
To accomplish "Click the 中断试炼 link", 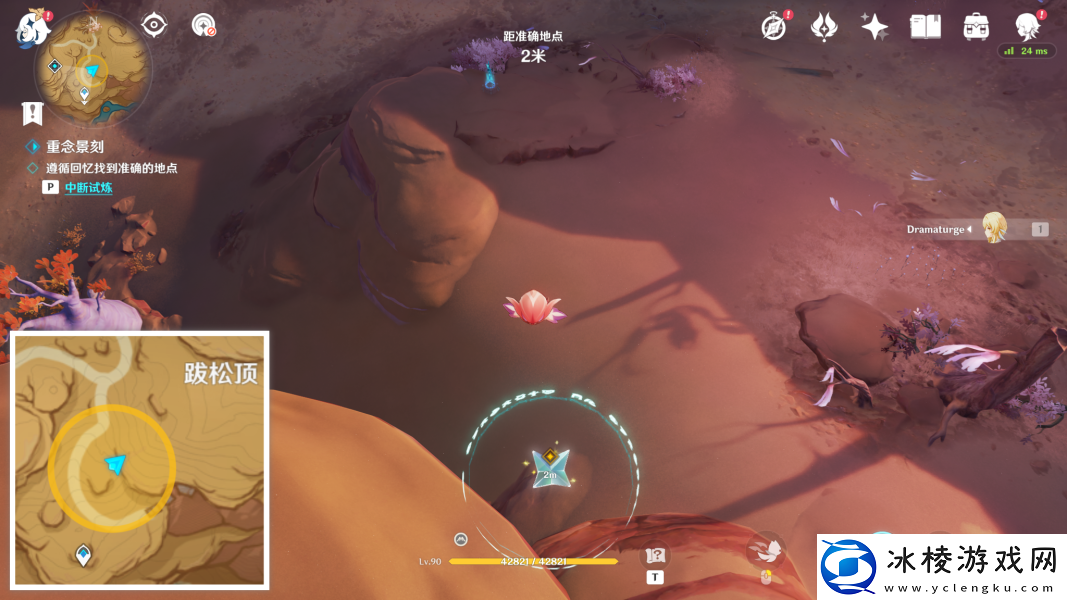I will tap(89, 187).
